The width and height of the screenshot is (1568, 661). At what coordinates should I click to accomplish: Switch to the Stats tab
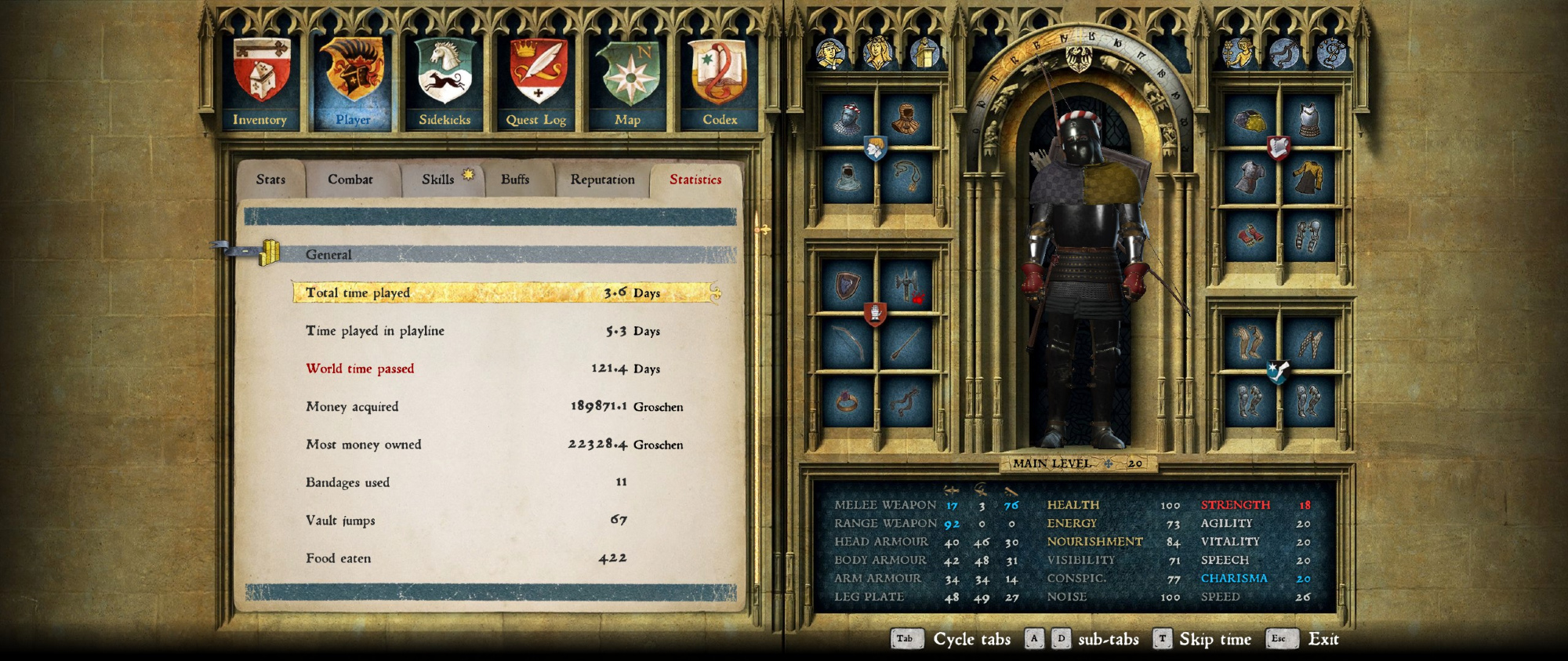[x=270, y=180]
